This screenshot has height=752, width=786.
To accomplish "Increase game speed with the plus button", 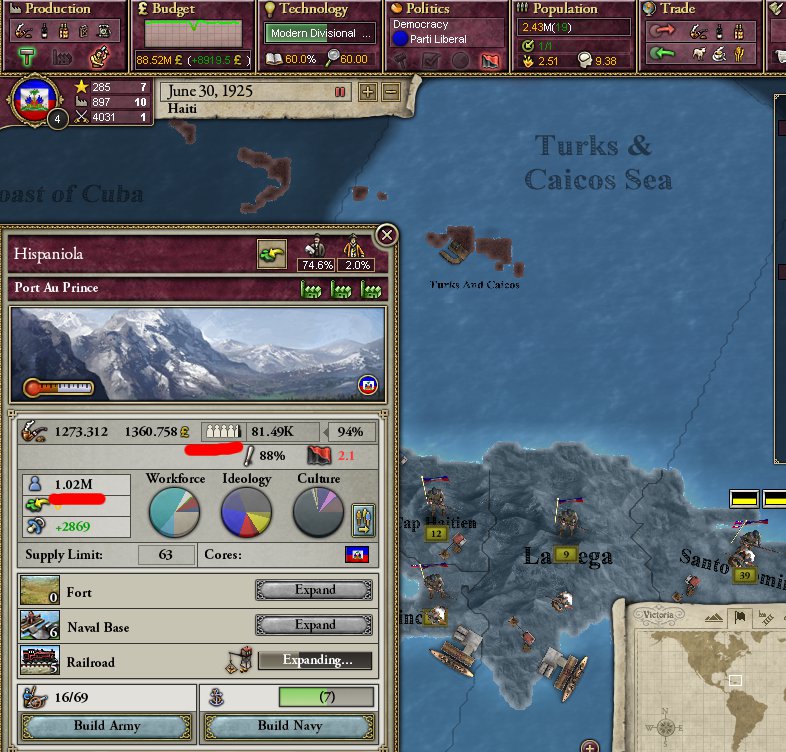I will [x=368, y=92].
